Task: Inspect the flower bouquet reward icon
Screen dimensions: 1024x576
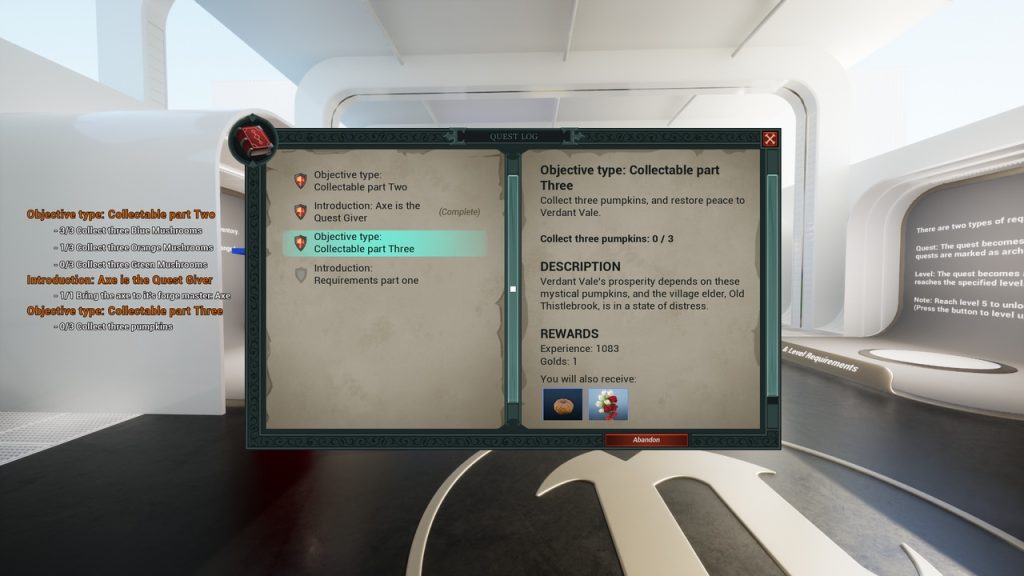Action: click(608, 404)
